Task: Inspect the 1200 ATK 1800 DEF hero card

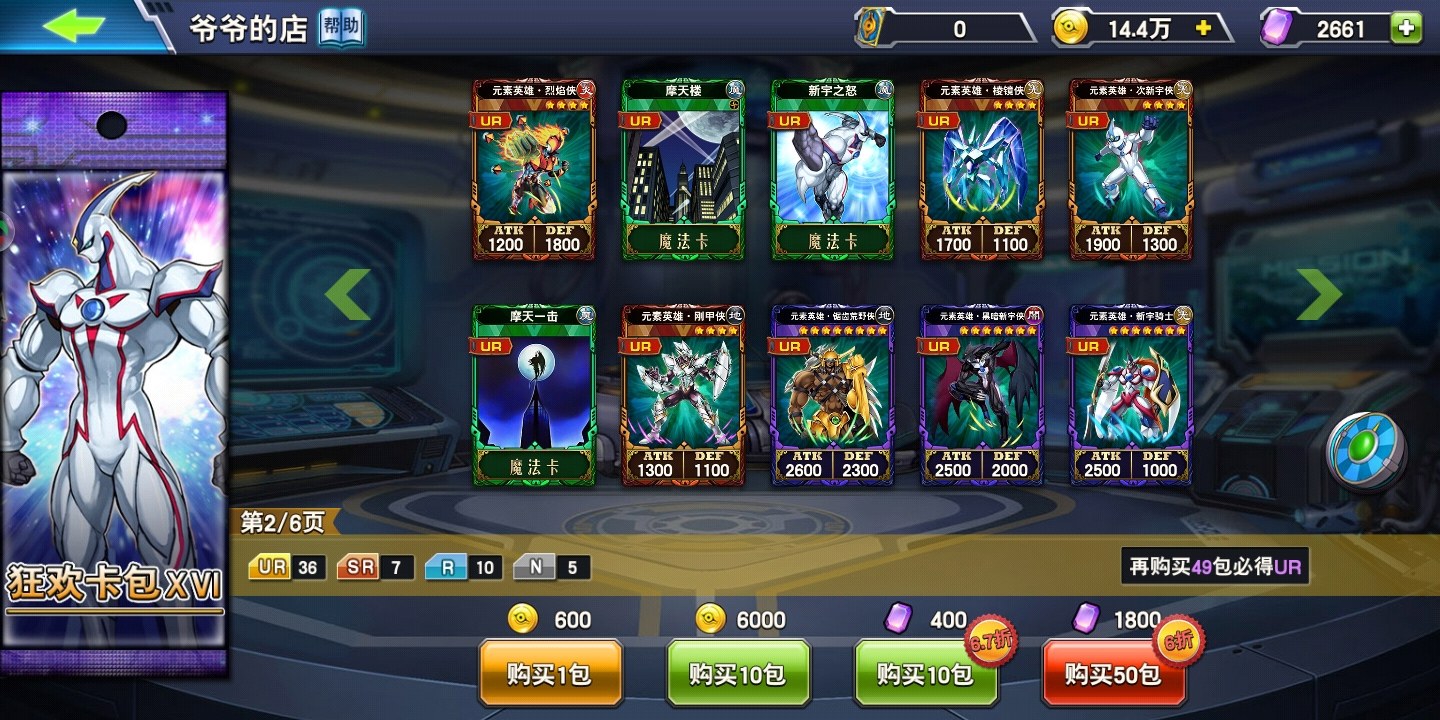Action: click(x=534, y=170)
